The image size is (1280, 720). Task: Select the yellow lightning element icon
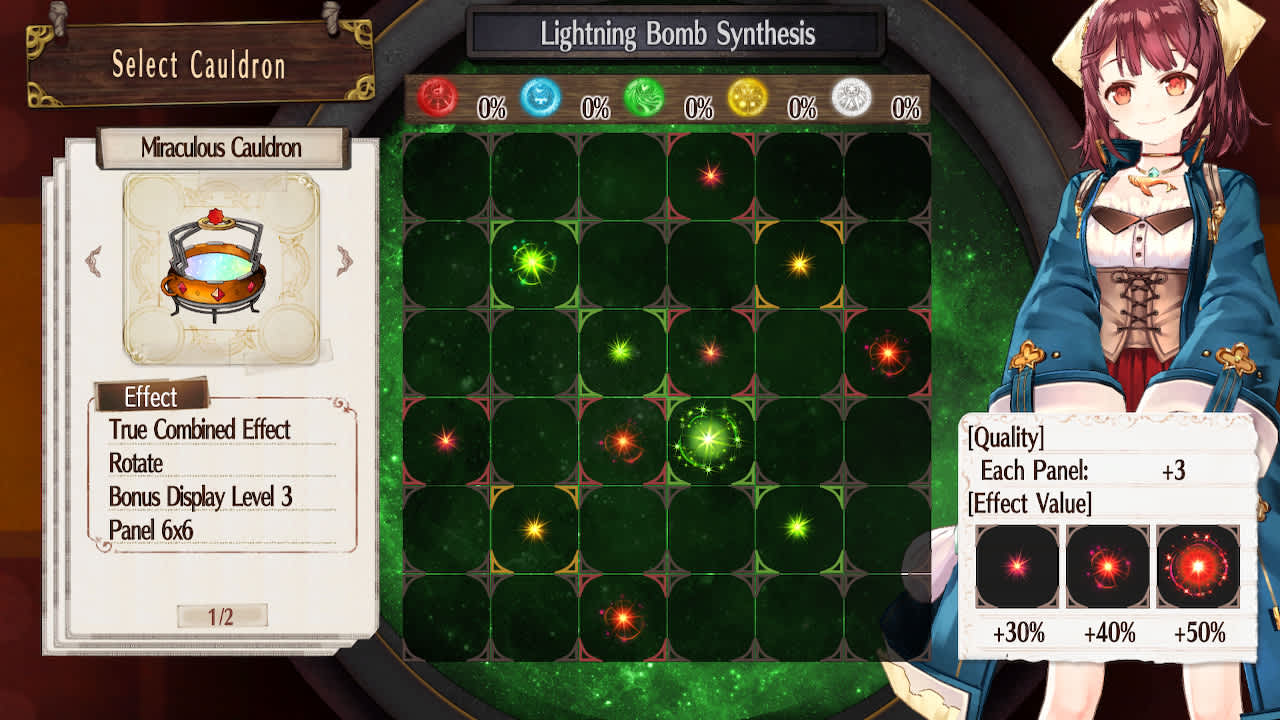(x=749, y=100)
